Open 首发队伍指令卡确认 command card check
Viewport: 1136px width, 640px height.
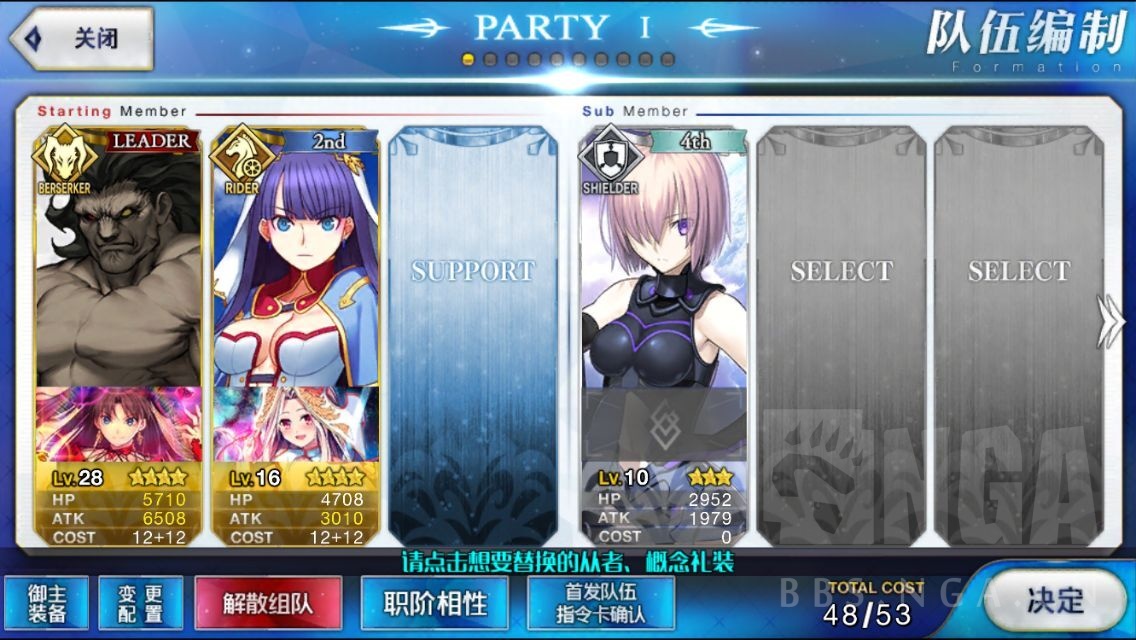[600, 603]
